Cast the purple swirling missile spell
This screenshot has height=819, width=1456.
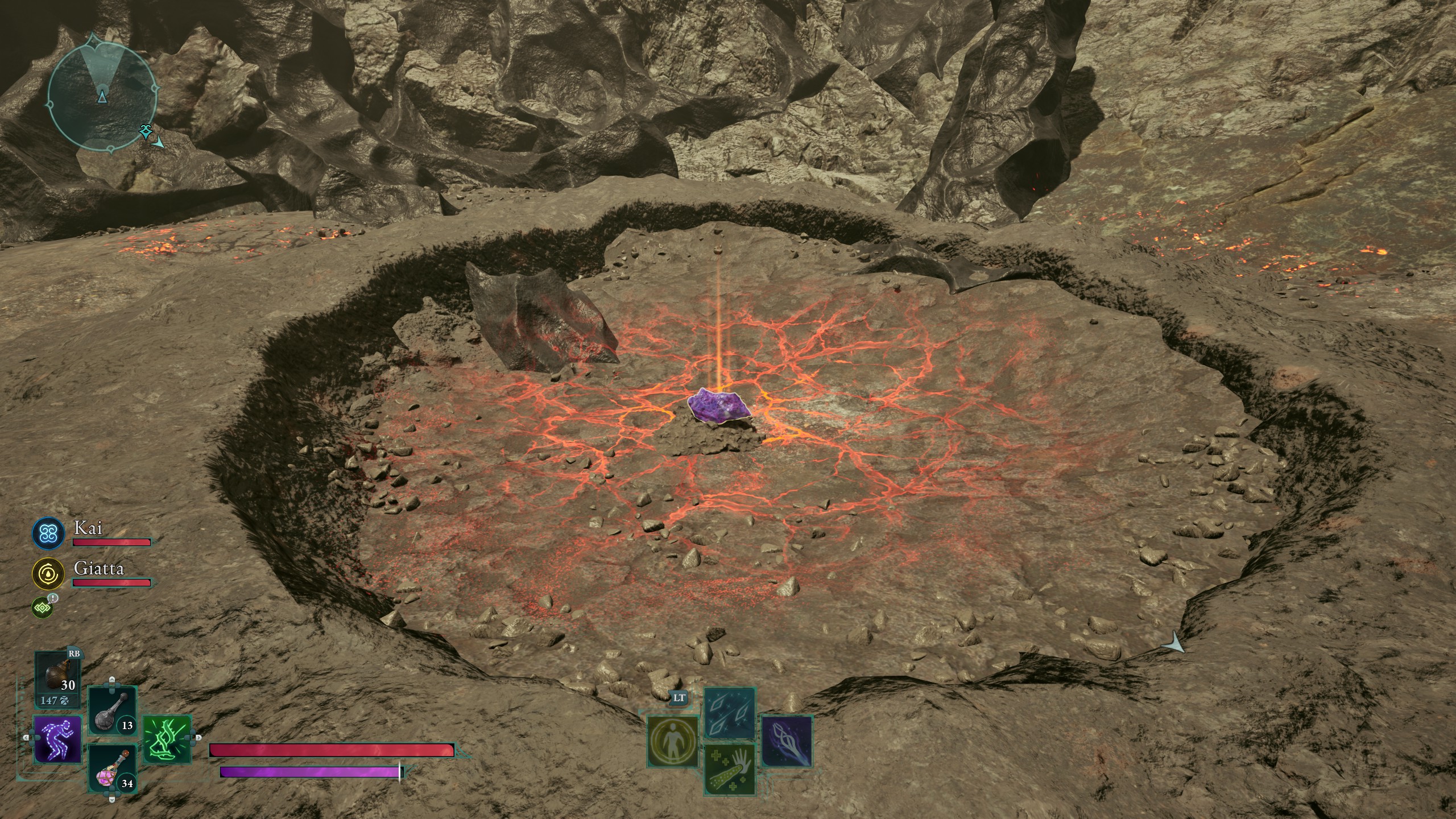tap(787, 741)
